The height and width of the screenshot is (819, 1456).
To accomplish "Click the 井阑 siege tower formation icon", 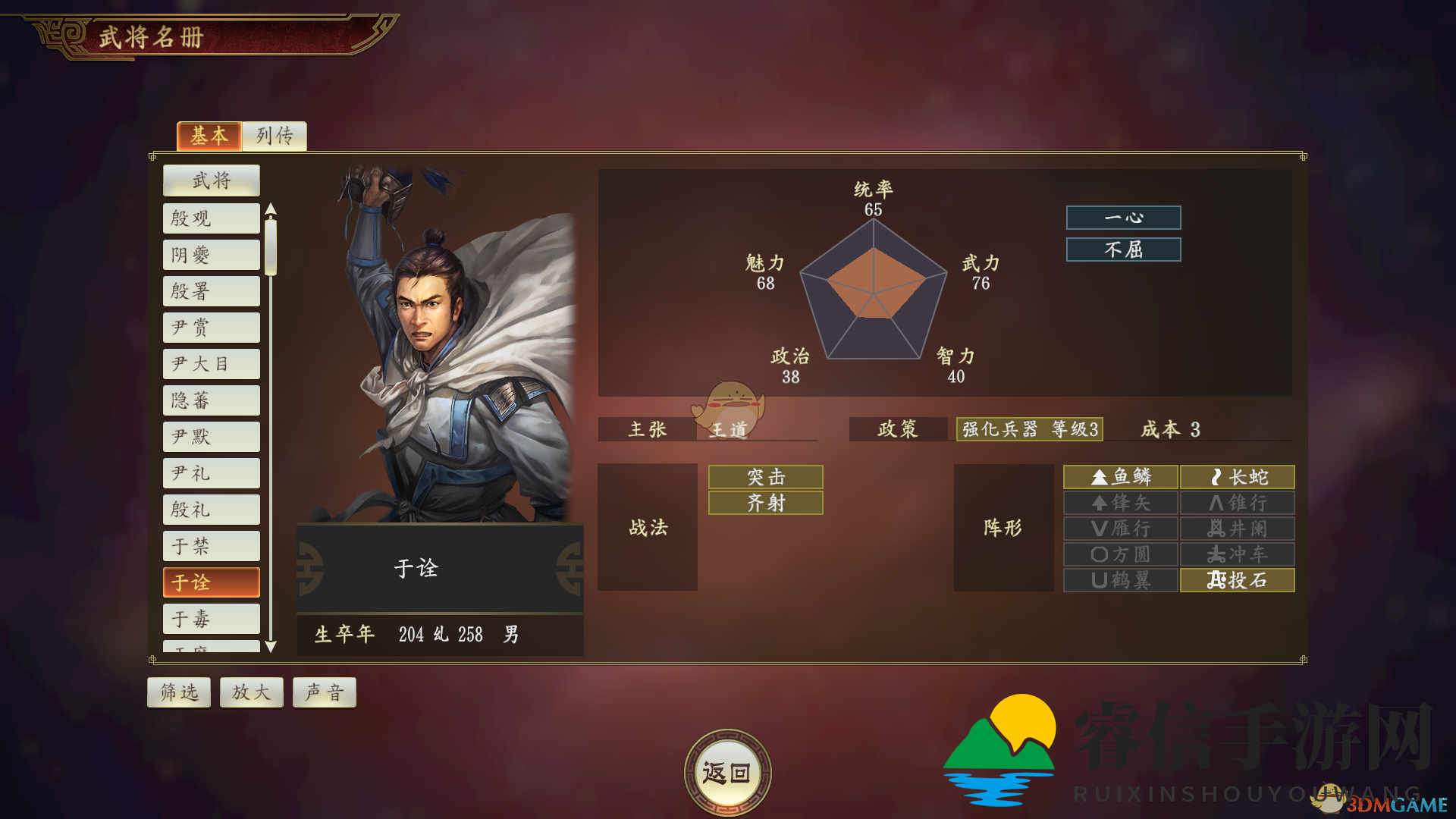I will click(x=1237, y=529).
